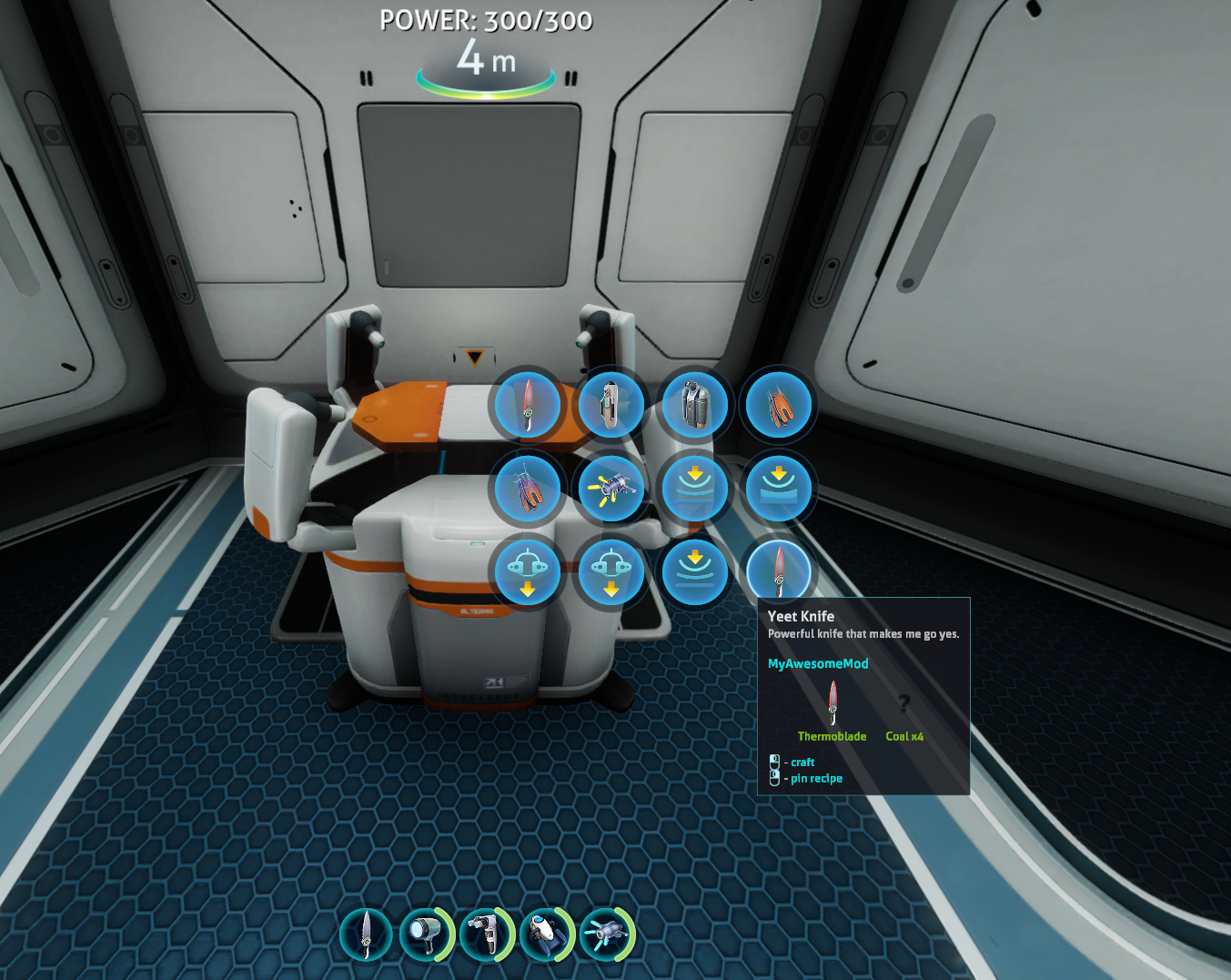
Task: Equip the Seaglide from the hotbar
Action: [546, 934]
